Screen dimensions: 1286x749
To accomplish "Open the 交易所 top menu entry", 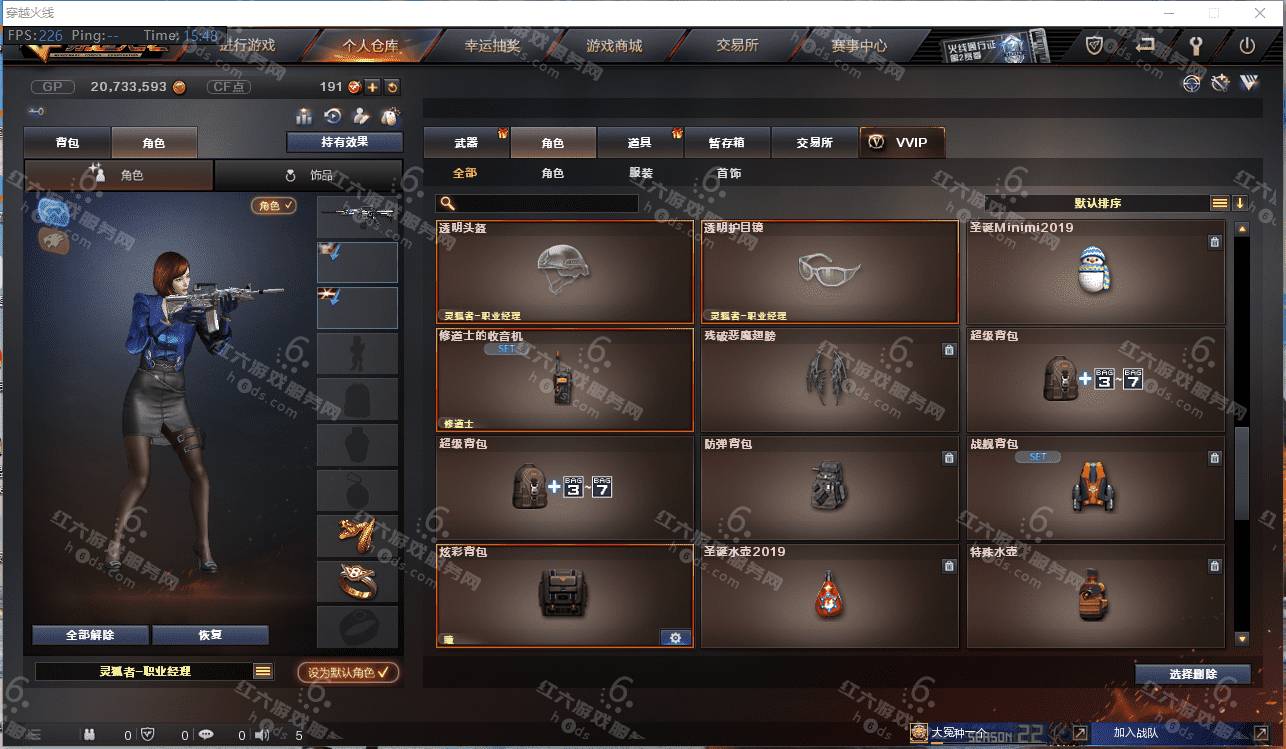I will 737,46.
